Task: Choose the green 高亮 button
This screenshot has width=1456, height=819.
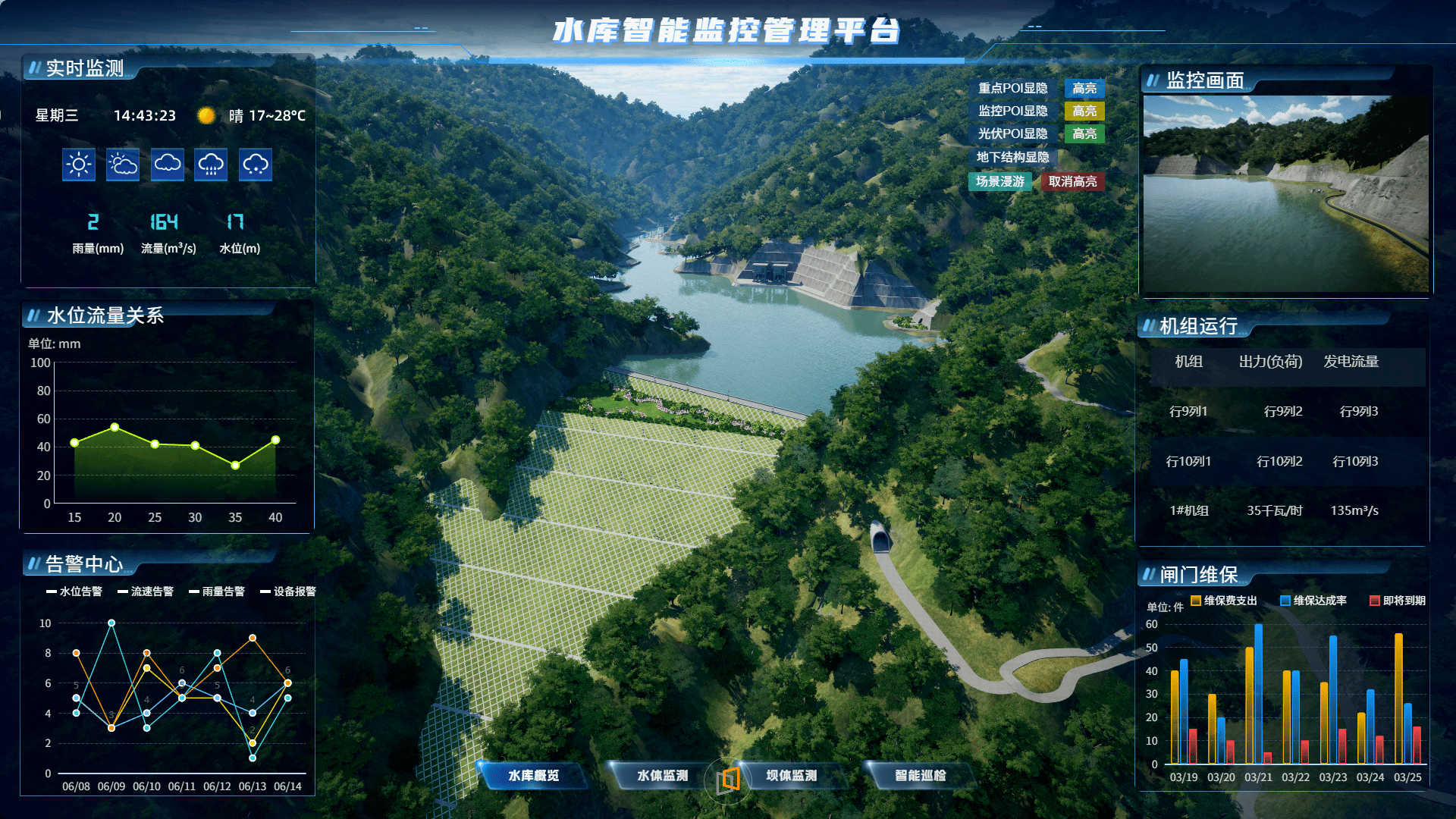Action: [x=1084, y=134]
